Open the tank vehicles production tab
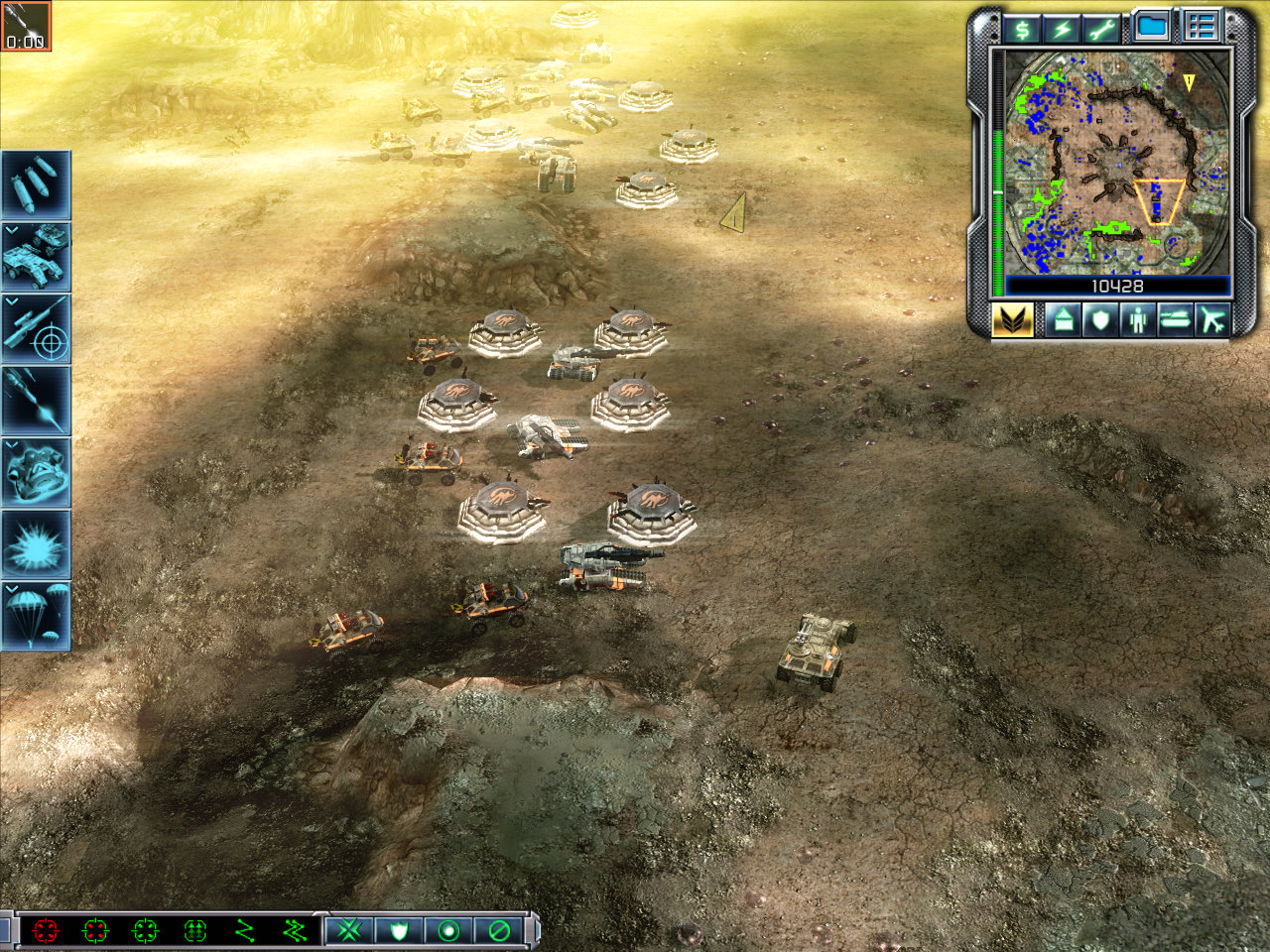 [x=1175, y=320]
